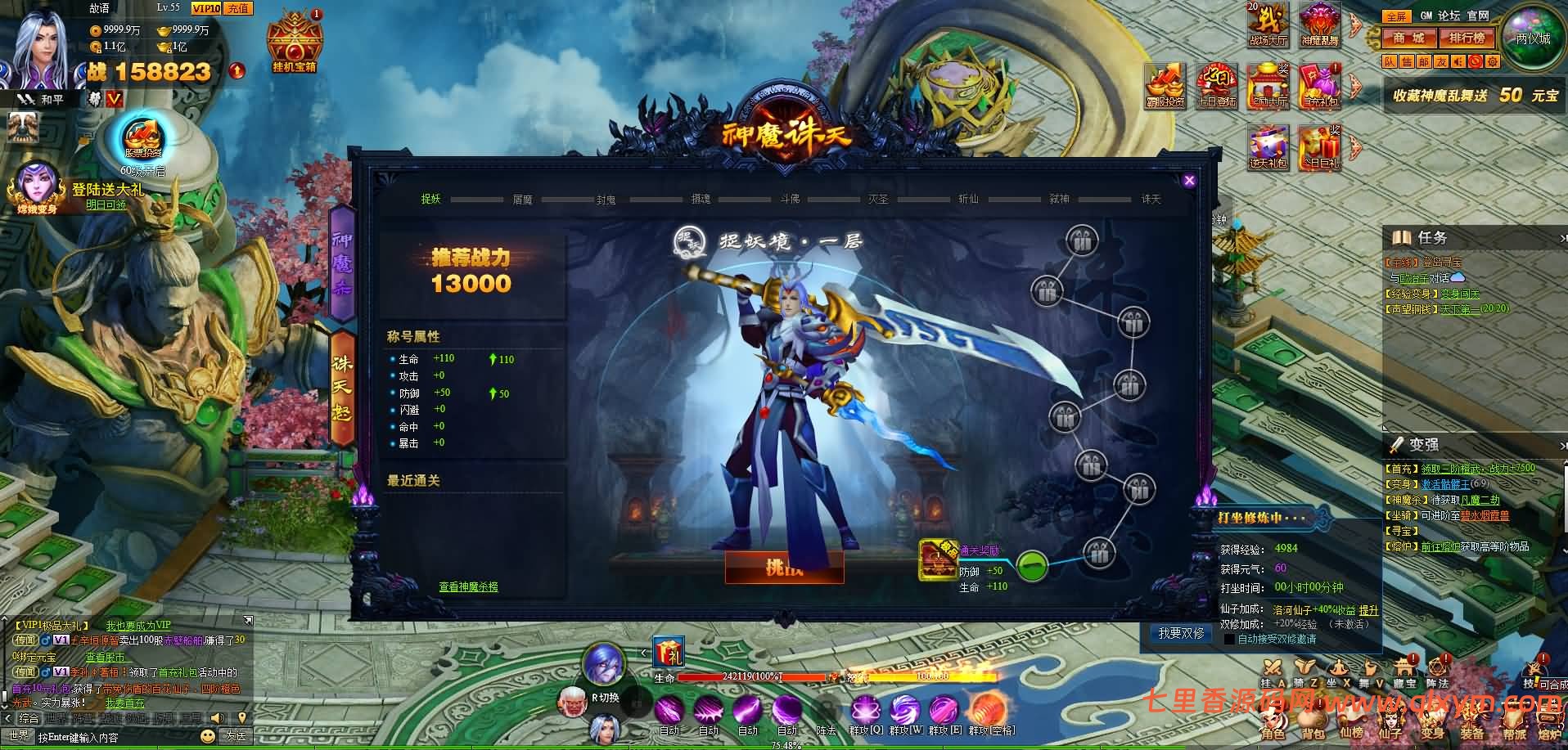Image resolution: width=1568 pixels, height=750 pixels.
Task: Close the 神魔诛天 dungeon window
Action: [x=1189, y=181]
